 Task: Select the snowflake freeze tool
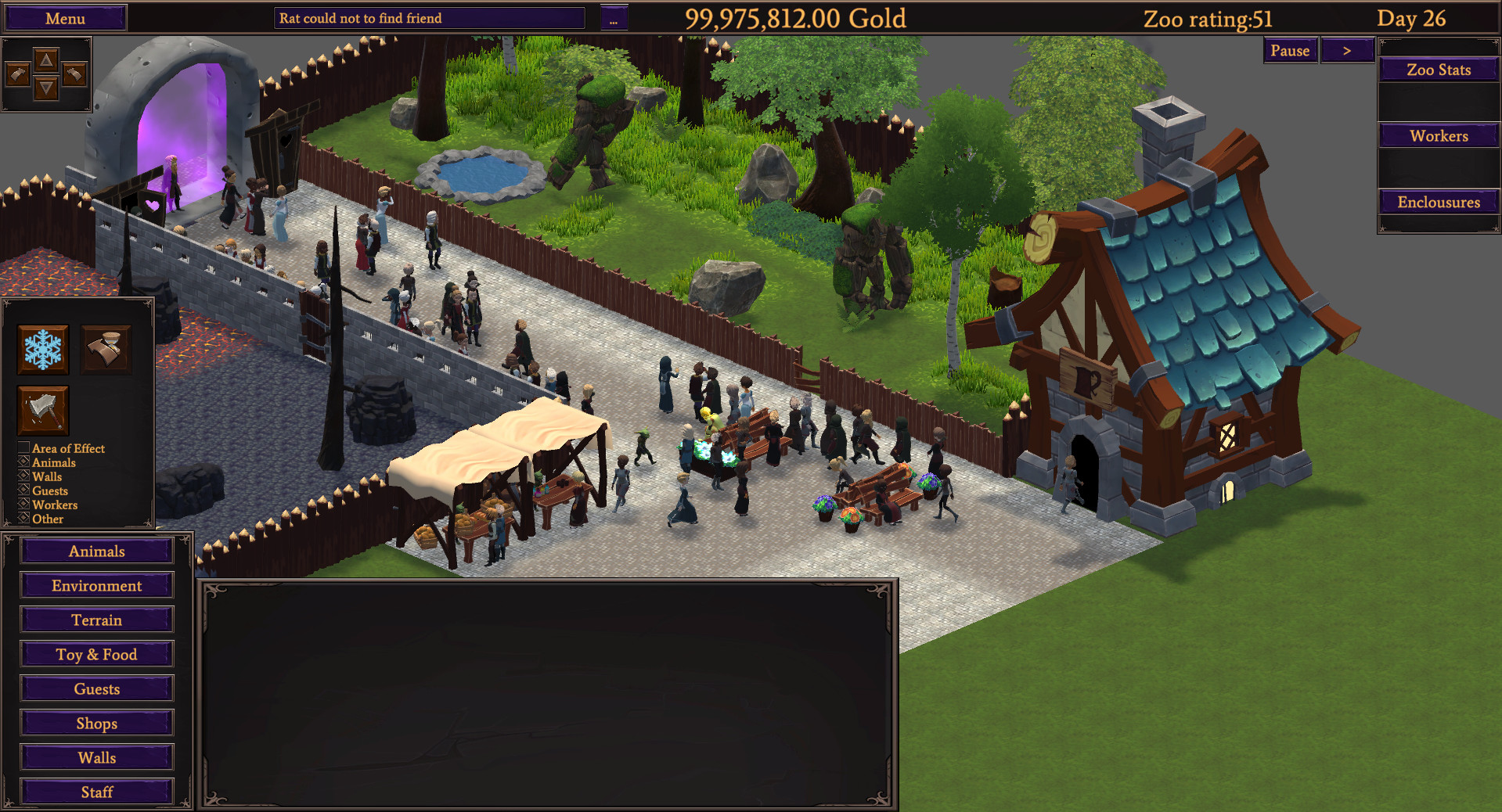coord(42,349)
